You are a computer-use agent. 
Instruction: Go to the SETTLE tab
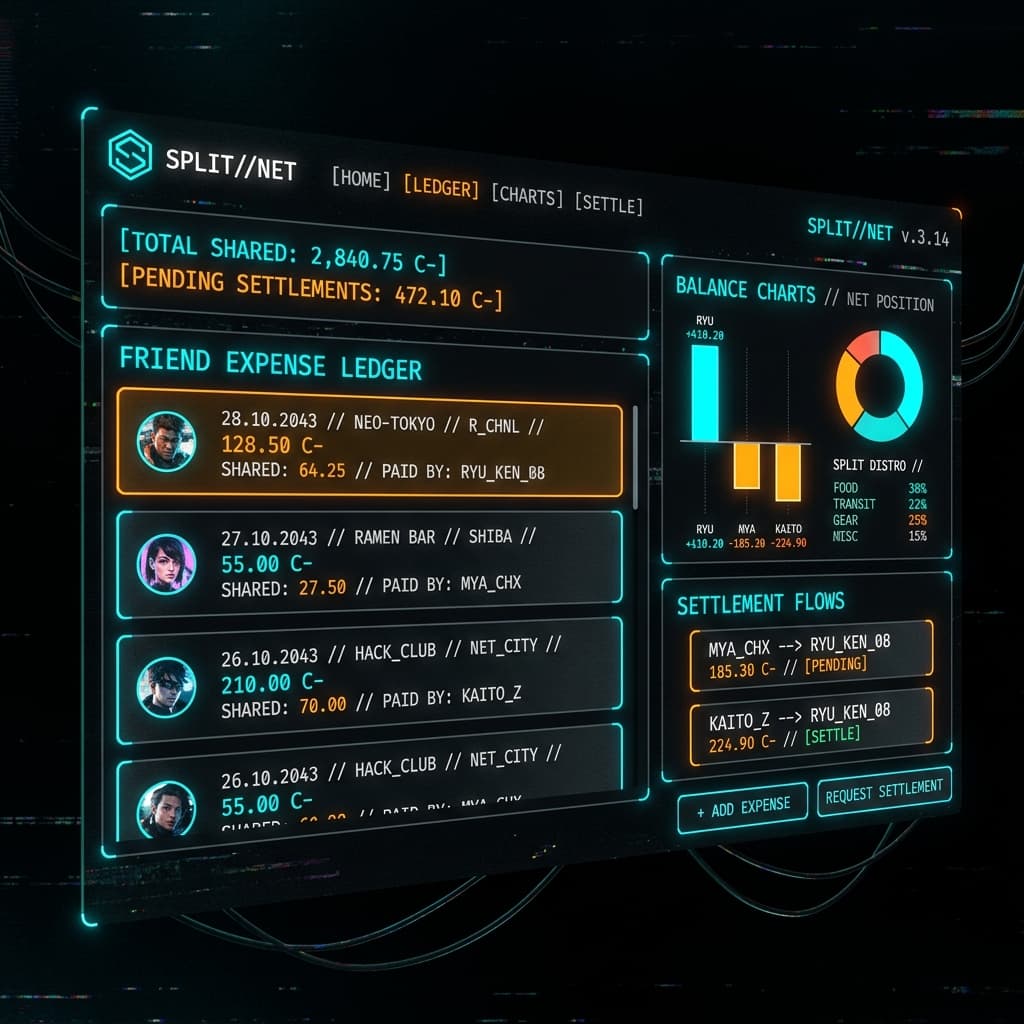click(608, 204)
